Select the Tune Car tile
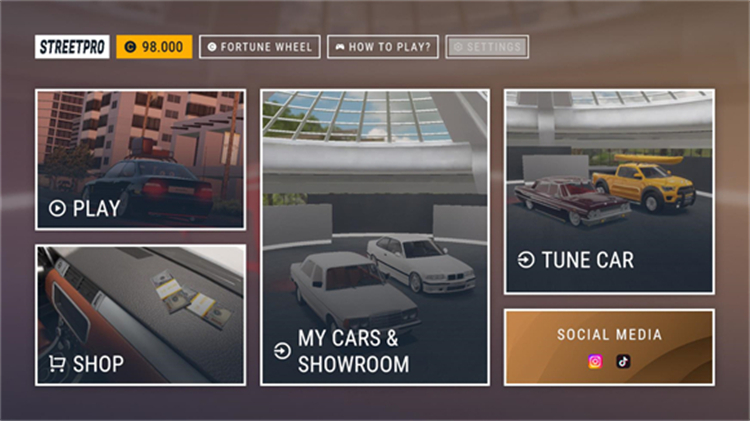 pos(609,192)
